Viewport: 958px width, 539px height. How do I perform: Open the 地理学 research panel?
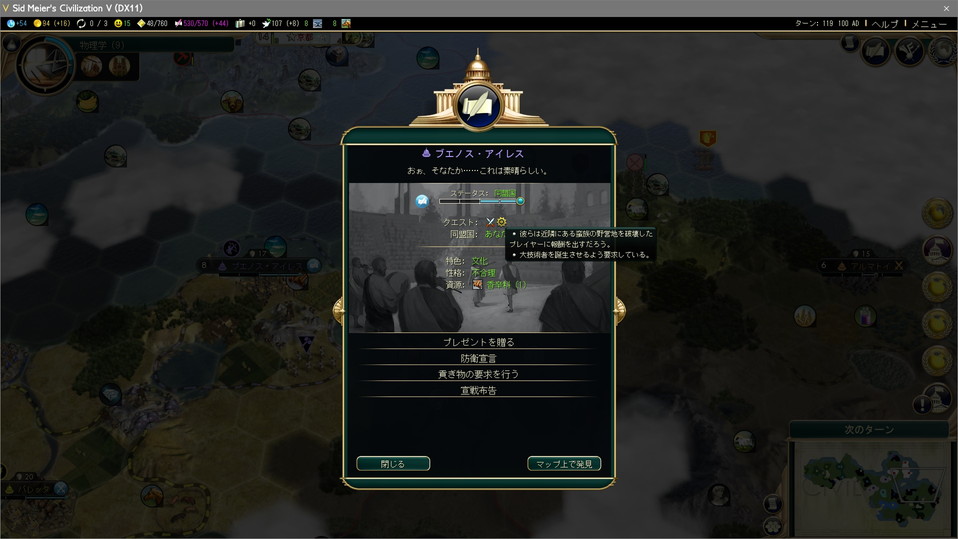[x=102, y=45]
